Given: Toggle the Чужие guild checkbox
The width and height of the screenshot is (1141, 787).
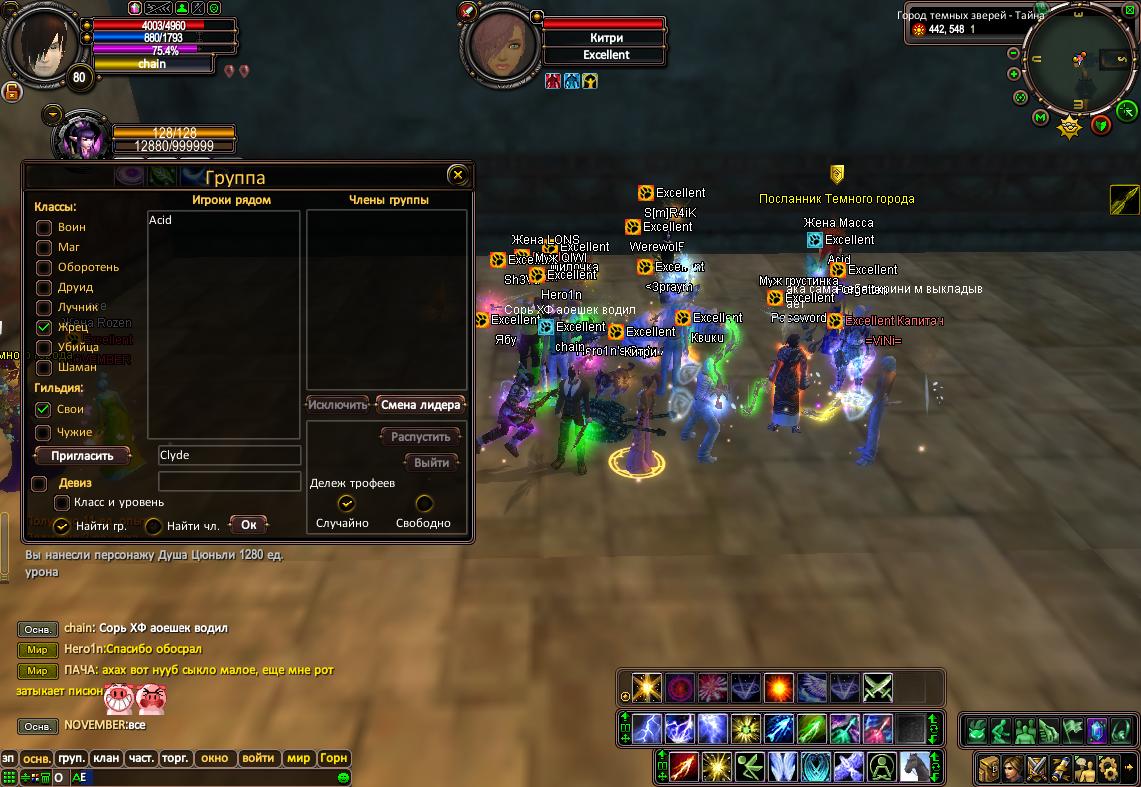Looking at the screenshot, I should click(x=43, y=432).
